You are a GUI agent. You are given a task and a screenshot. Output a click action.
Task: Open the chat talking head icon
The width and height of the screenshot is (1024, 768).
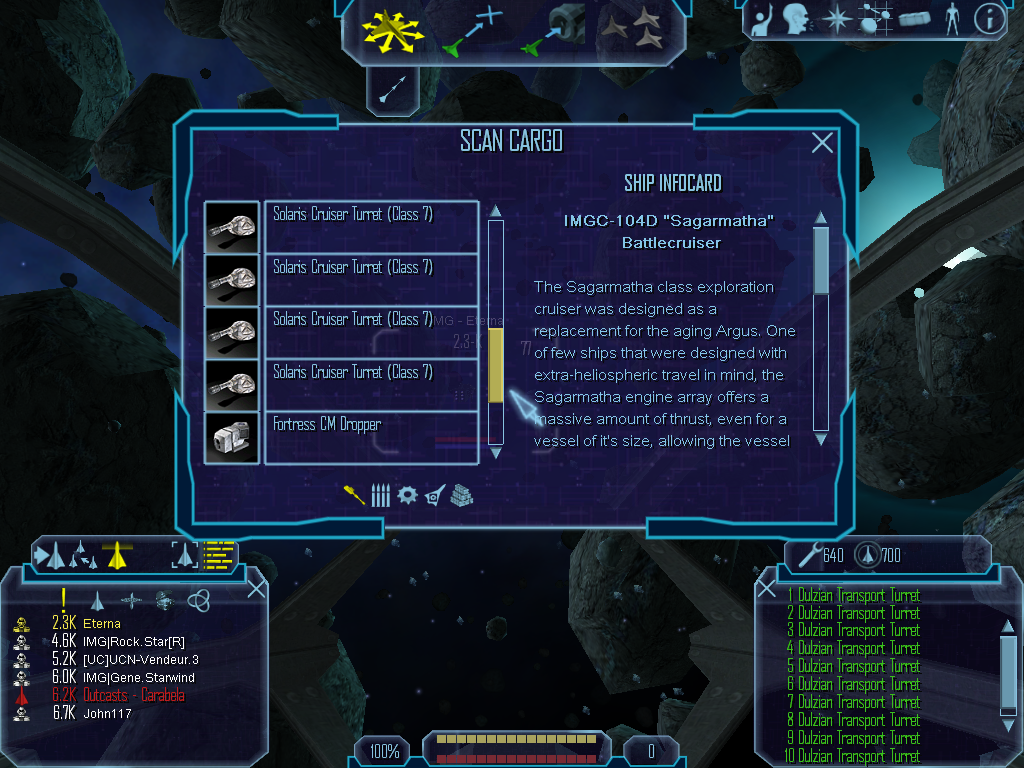click(x=796, y=19)
